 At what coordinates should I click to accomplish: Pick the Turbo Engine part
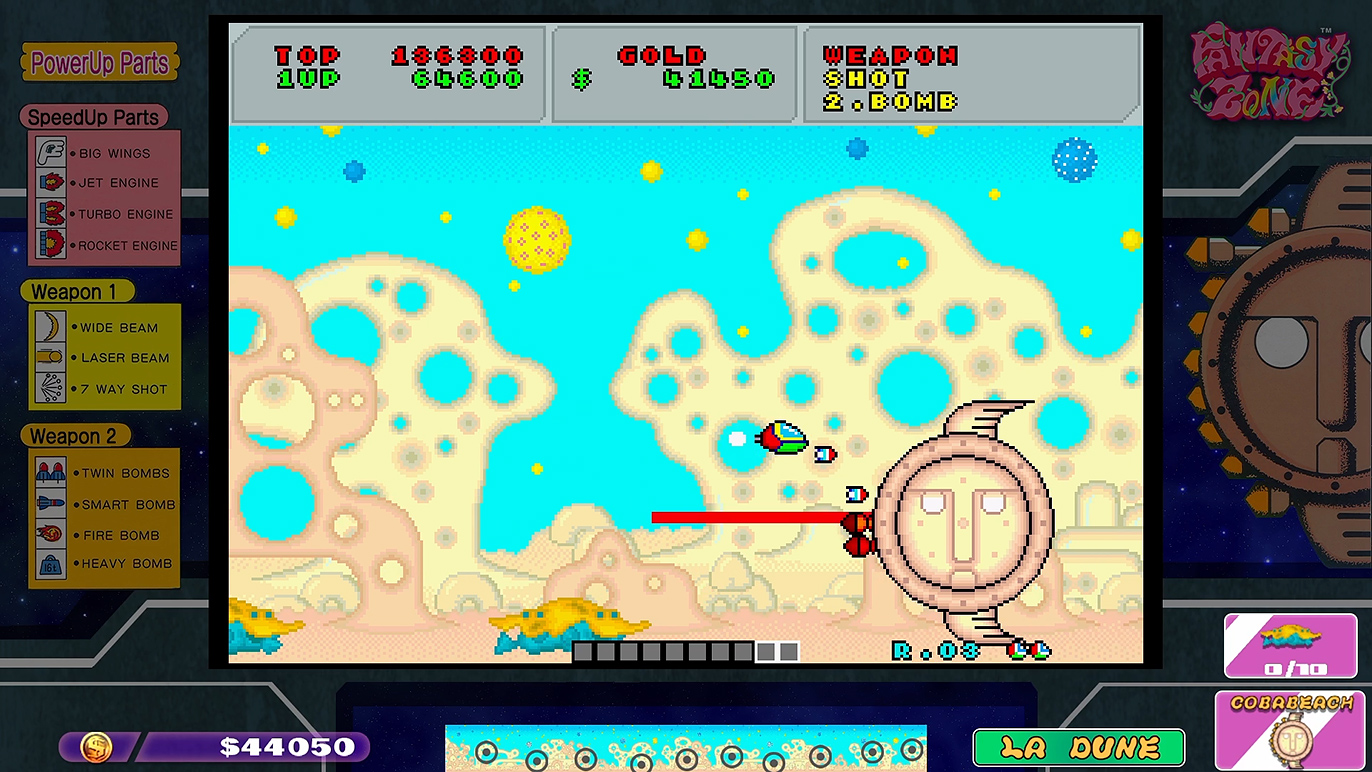click(x=105, y=214)
